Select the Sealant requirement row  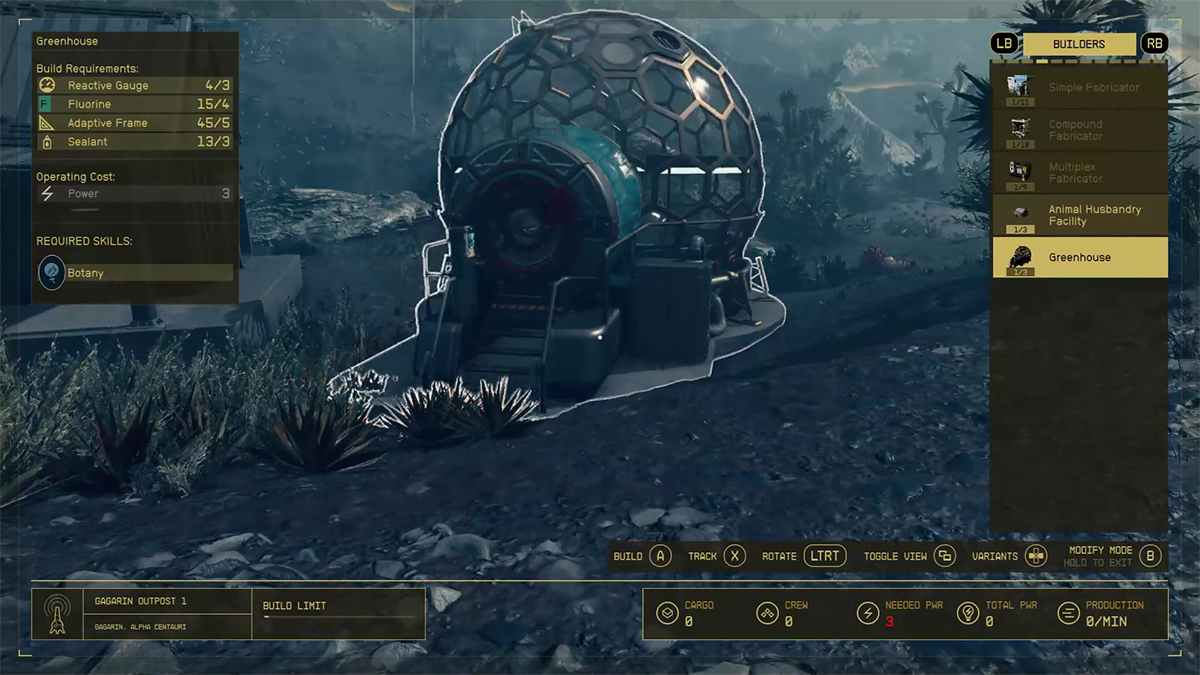coord(135,142)
